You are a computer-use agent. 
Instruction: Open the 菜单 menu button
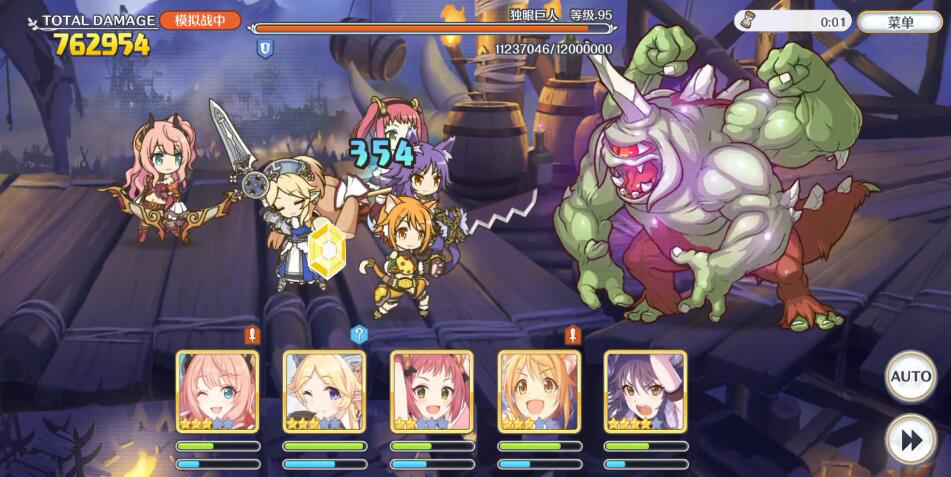click(899, 21)
